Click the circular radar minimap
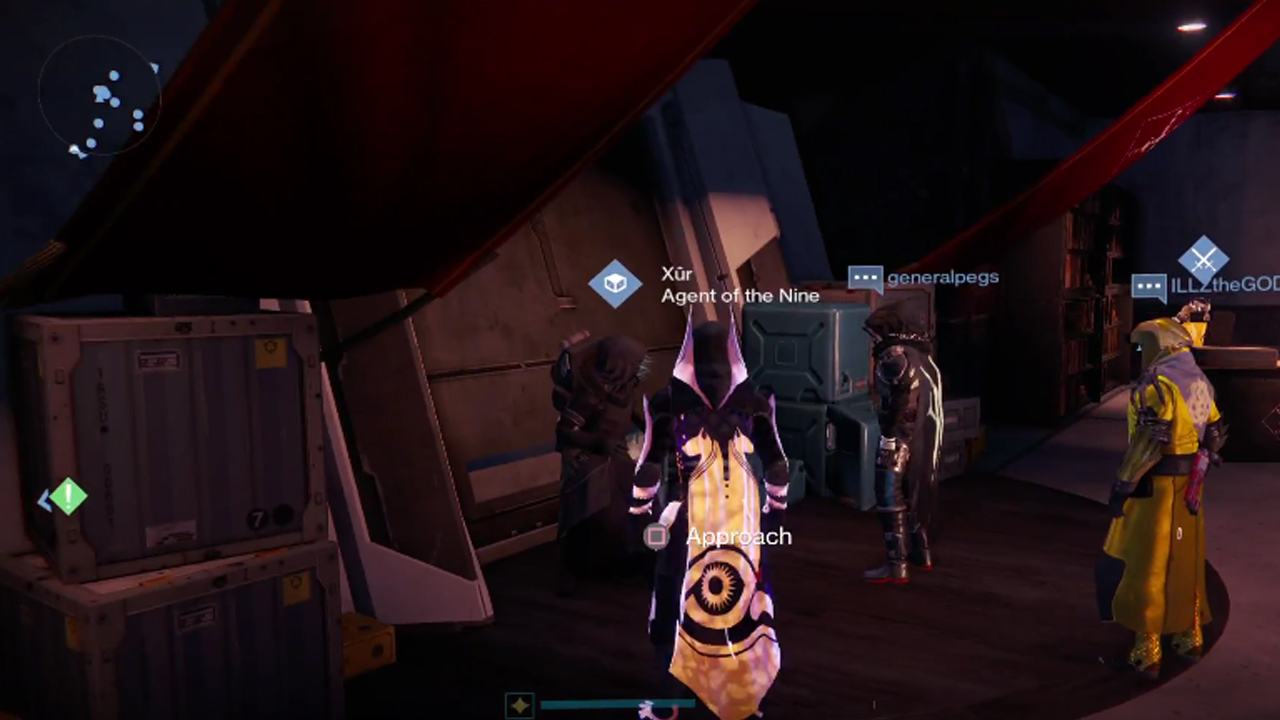Viewport: 1280px width, 720px height. tap(99, 96)
